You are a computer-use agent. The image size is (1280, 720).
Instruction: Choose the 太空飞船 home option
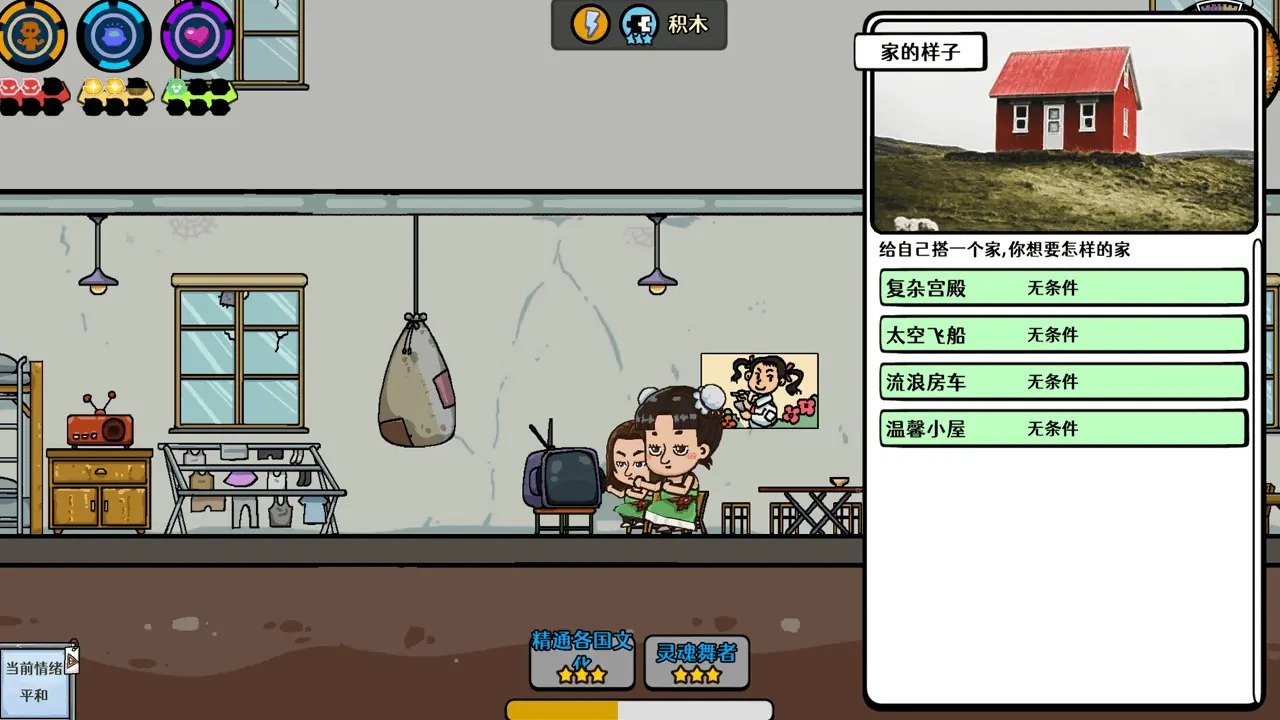click(x=1062, y=334)
